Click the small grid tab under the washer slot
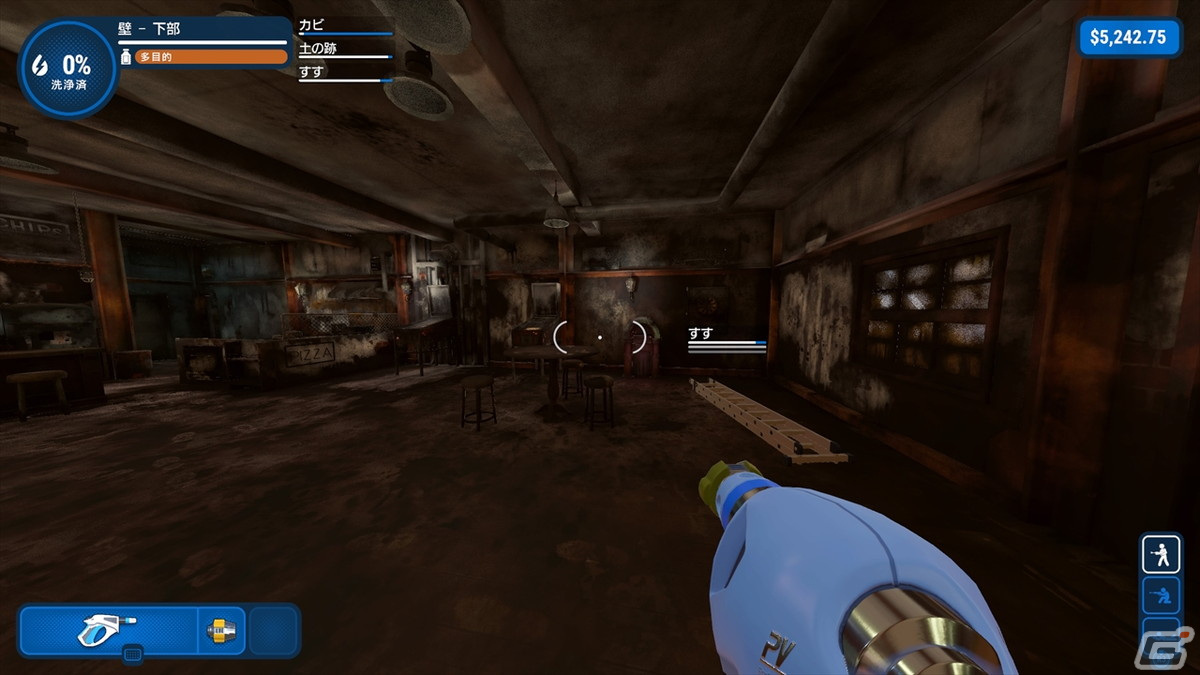 [x=132, y=654]
